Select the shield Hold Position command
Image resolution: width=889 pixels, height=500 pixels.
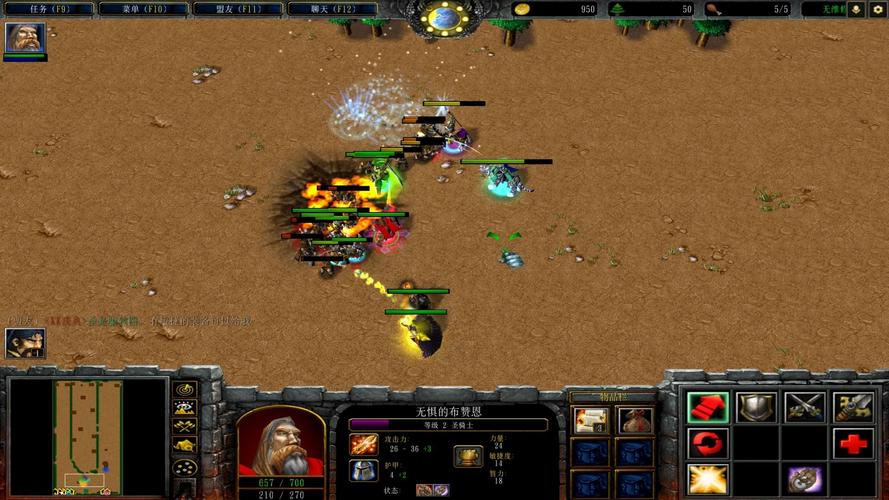pos(756,407)
